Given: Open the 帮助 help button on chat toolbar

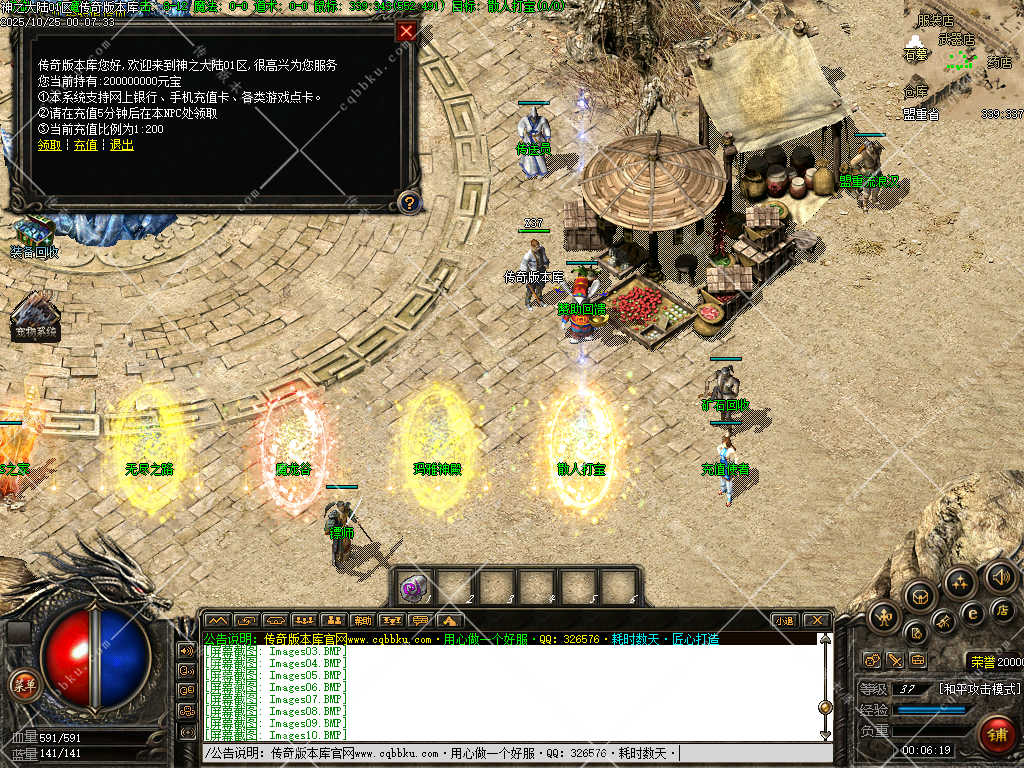Looking at the screenshot, I should tap(362, 620).
